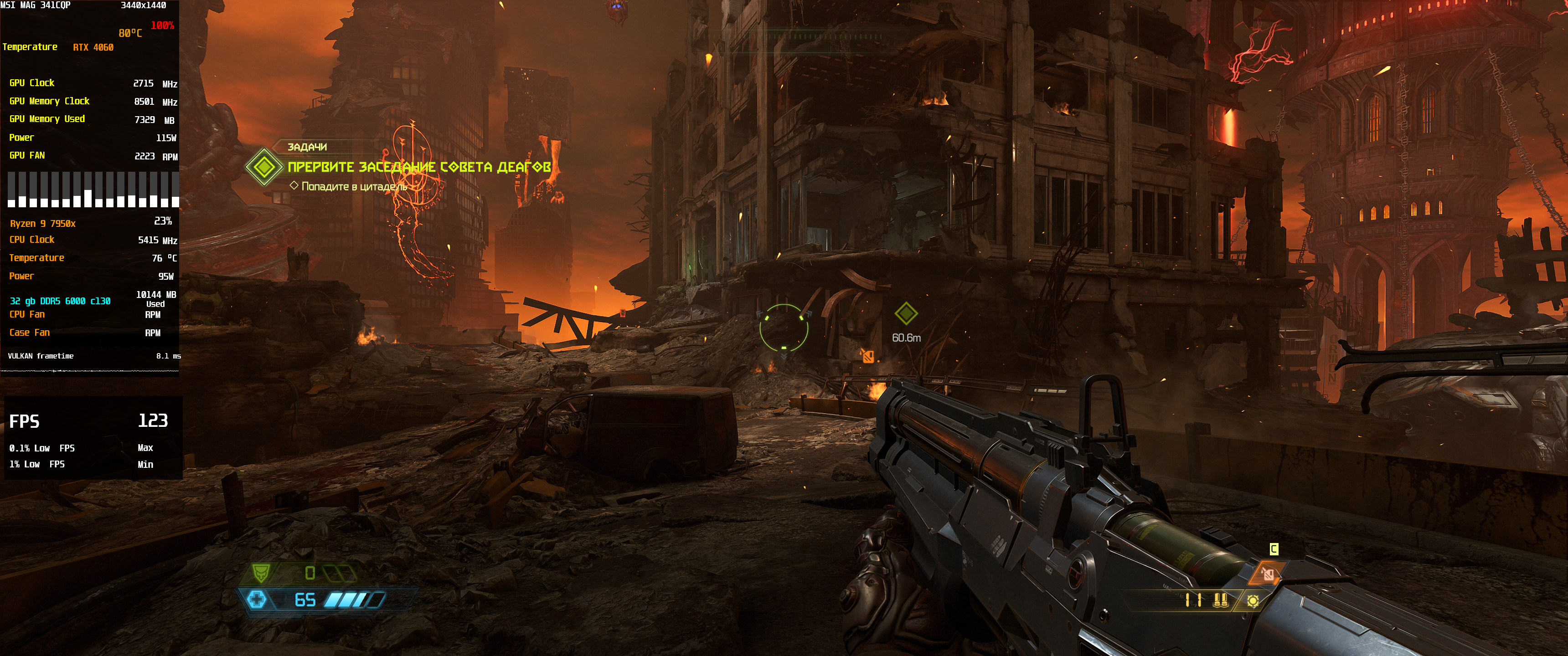Screen dimensions: 1568x656
Task: Click the FPS counter overlay panel
Action: (x=93, y=437)
